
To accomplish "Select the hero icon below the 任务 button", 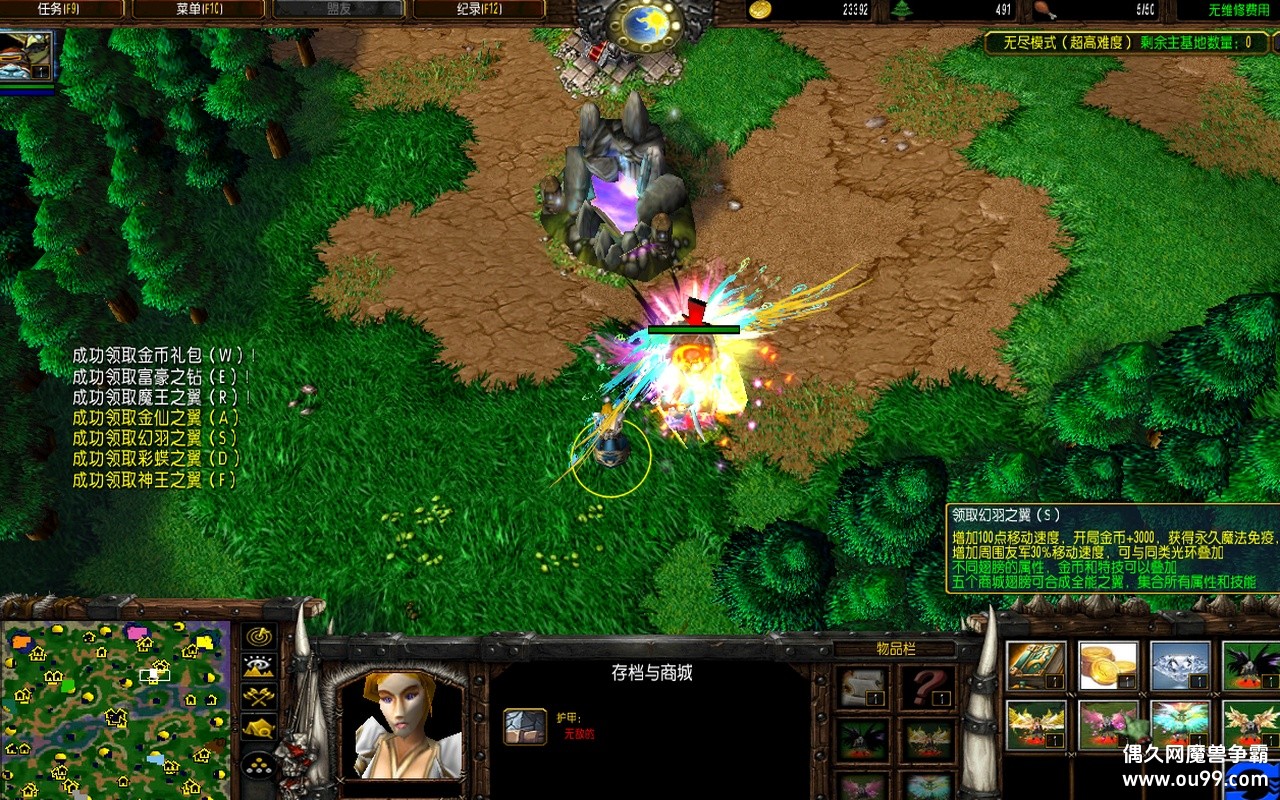I will (27, 57).
